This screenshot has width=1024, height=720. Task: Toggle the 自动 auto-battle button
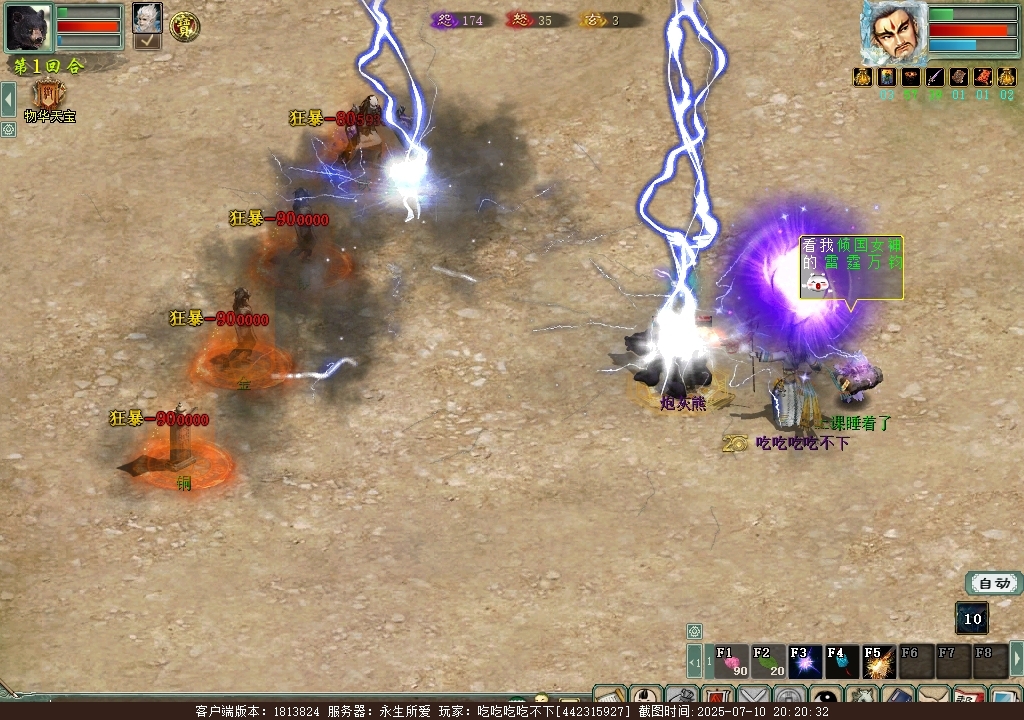[994, 584]
